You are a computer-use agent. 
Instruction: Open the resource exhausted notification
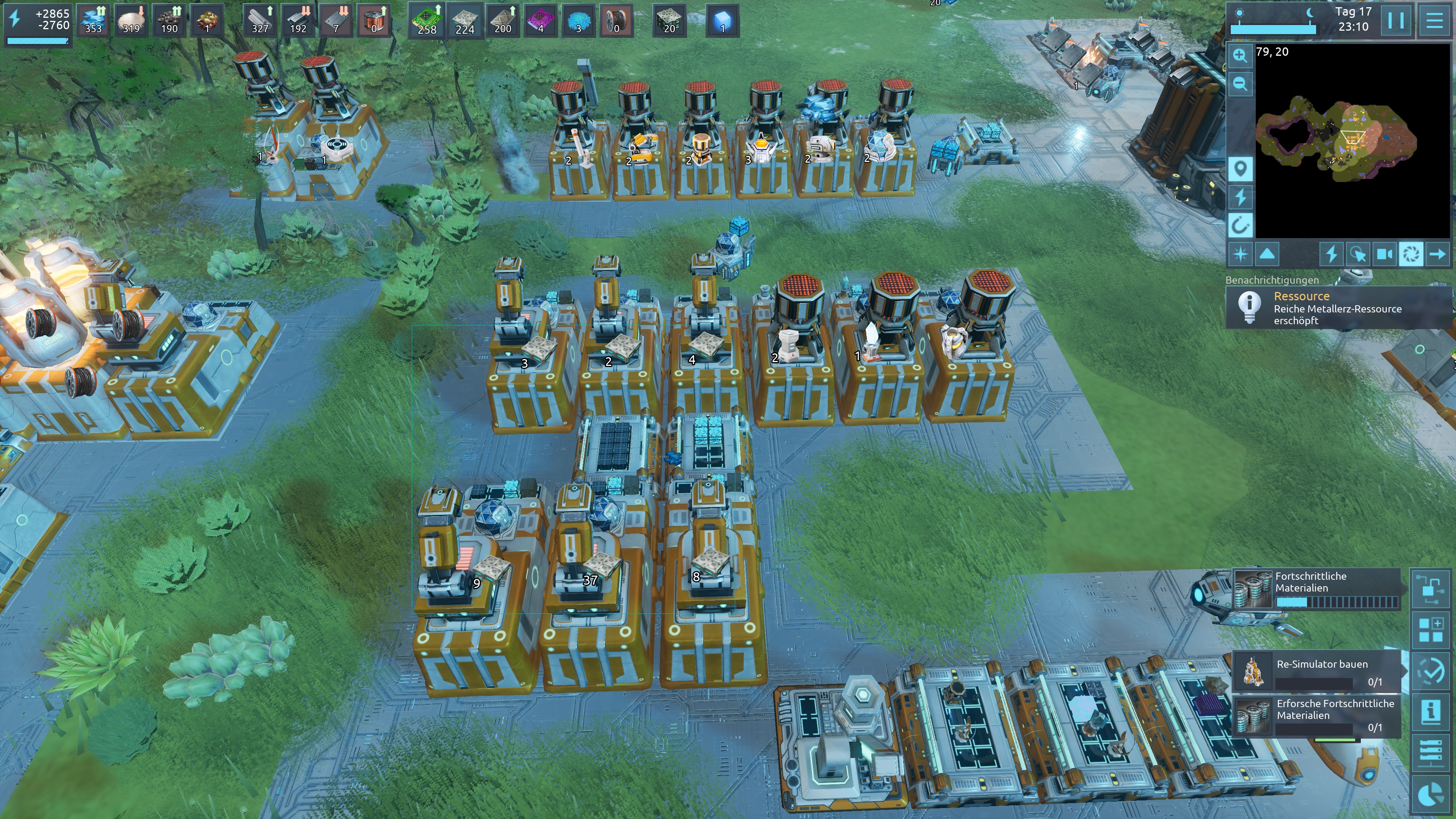[1337, 308]
